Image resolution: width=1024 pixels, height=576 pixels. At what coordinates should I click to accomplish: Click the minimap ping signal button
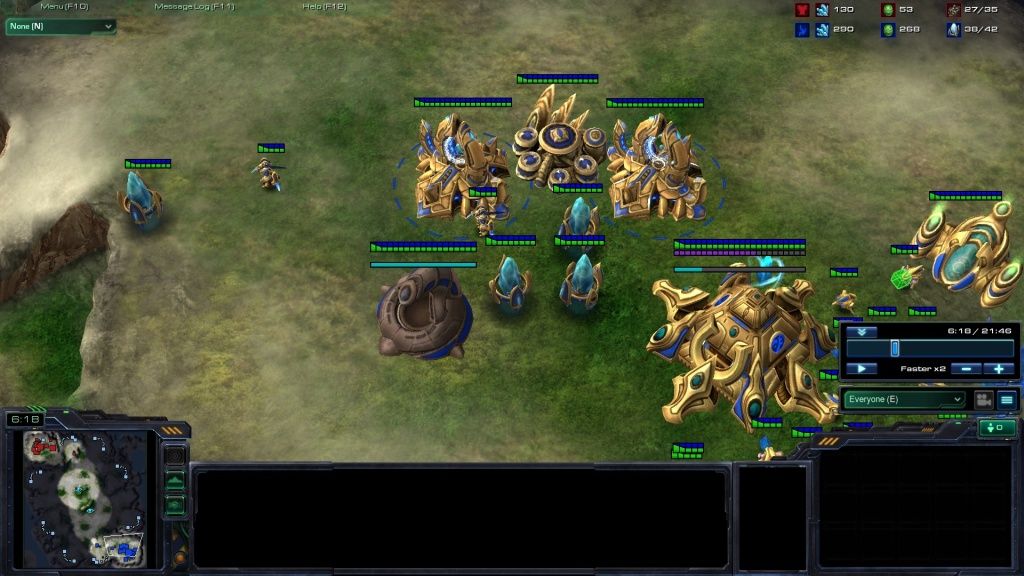[x=175, y=456]
